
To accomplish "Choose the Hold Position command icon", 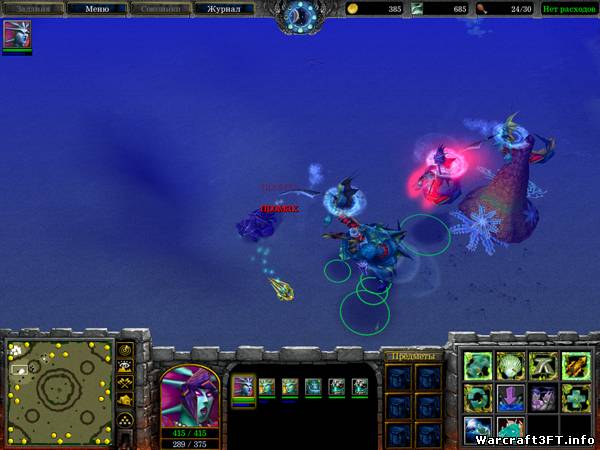I will tap(543, 367).
